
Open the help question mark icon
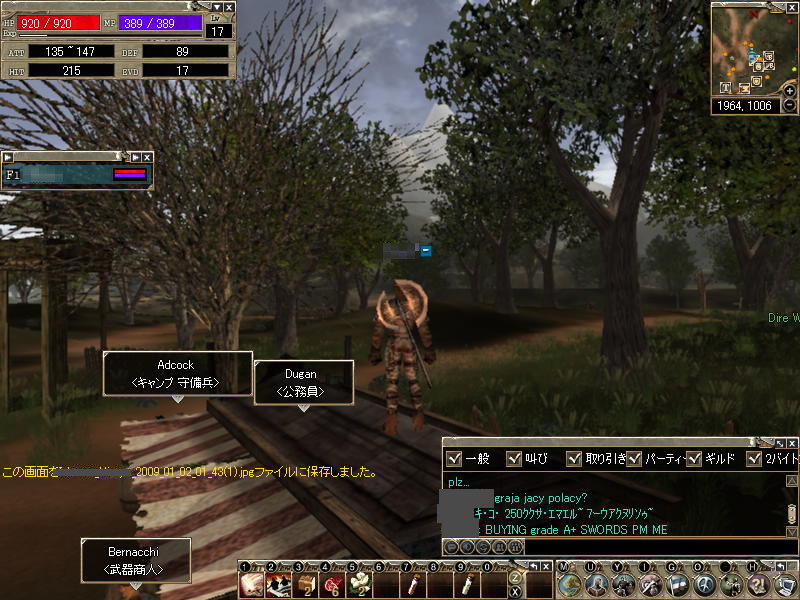pyautogui.click(x=759, y=584)
